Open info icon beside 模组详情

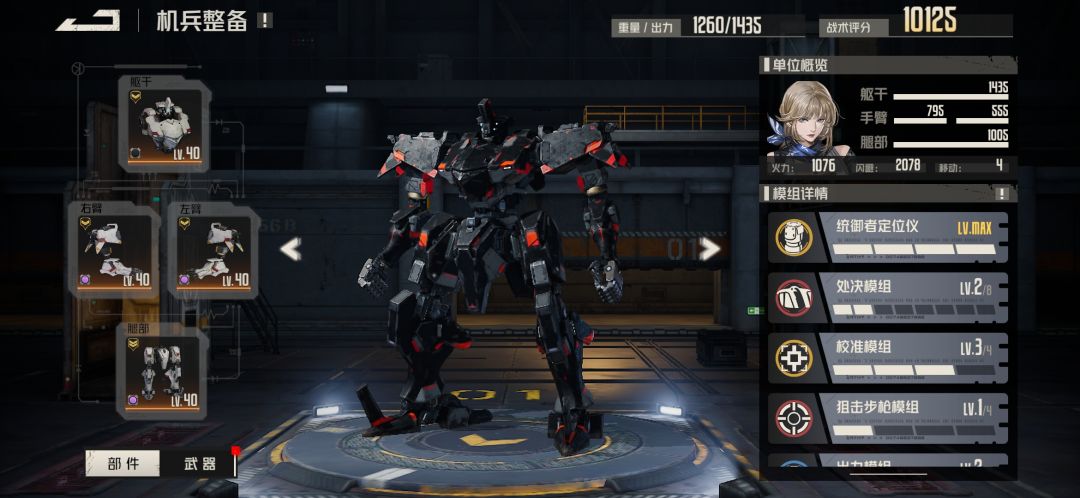coord(1002,193)
